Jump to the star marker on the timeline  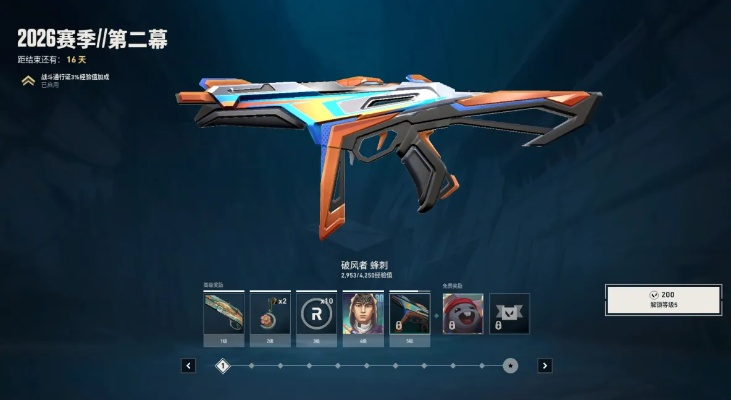point(511,366)
